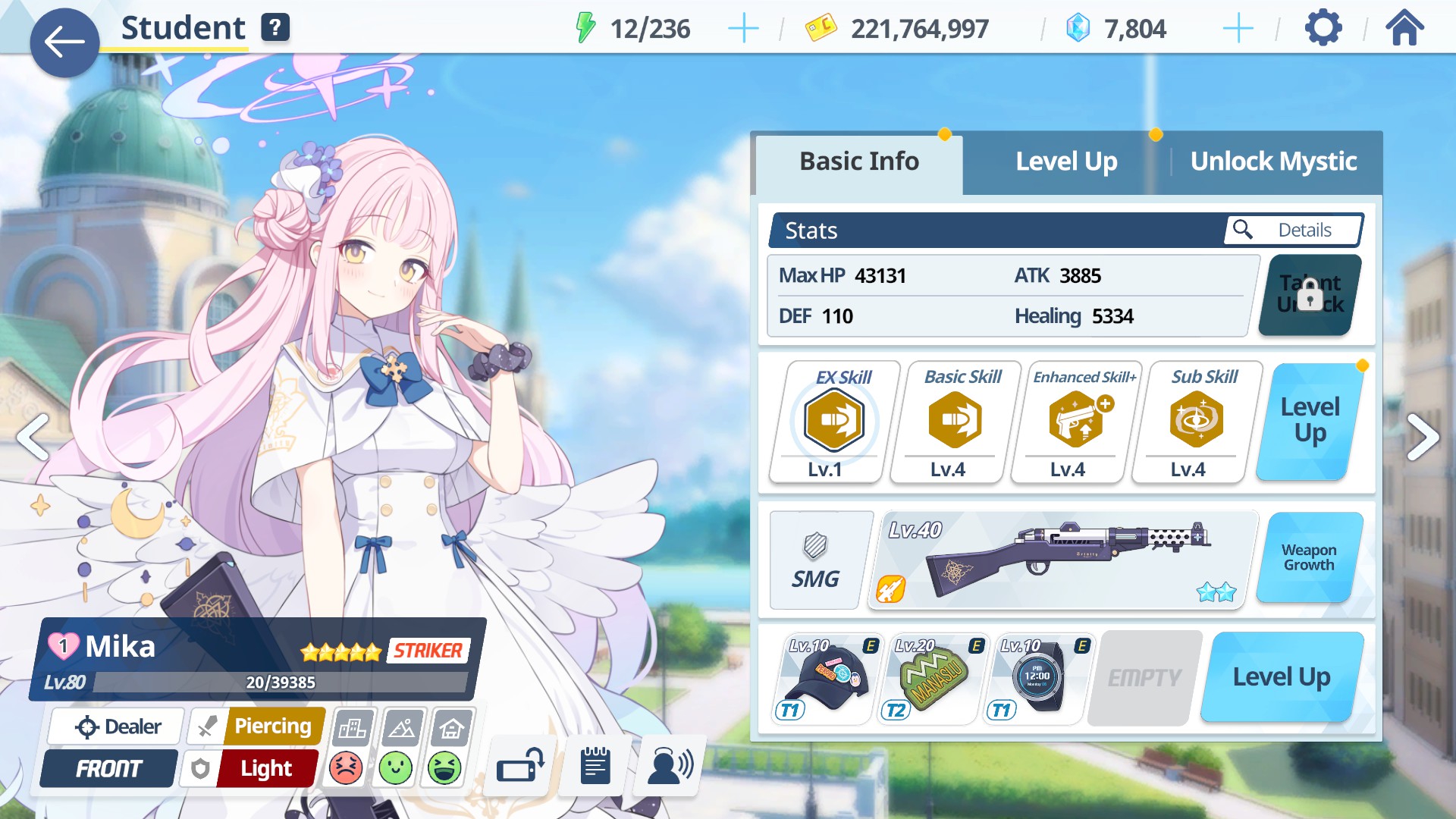Go back with the arrow button
This screenshot has width=1456, height=819.
pos(64,42)
